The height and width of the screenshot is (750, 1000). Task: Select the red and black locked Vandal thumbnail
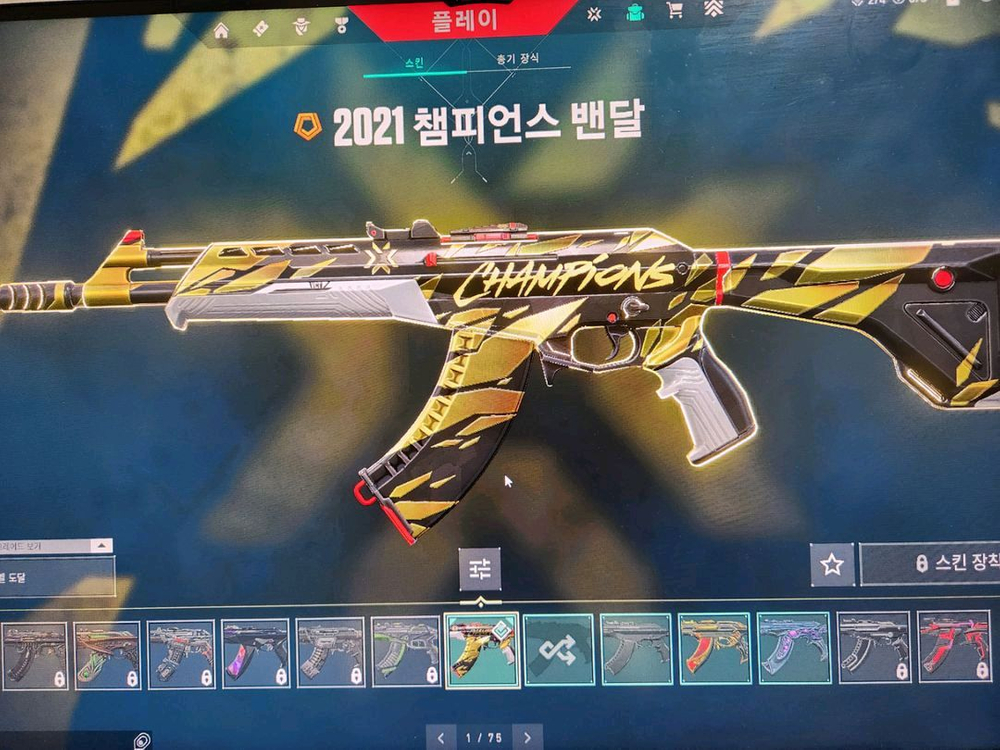(x=953, y=648)
